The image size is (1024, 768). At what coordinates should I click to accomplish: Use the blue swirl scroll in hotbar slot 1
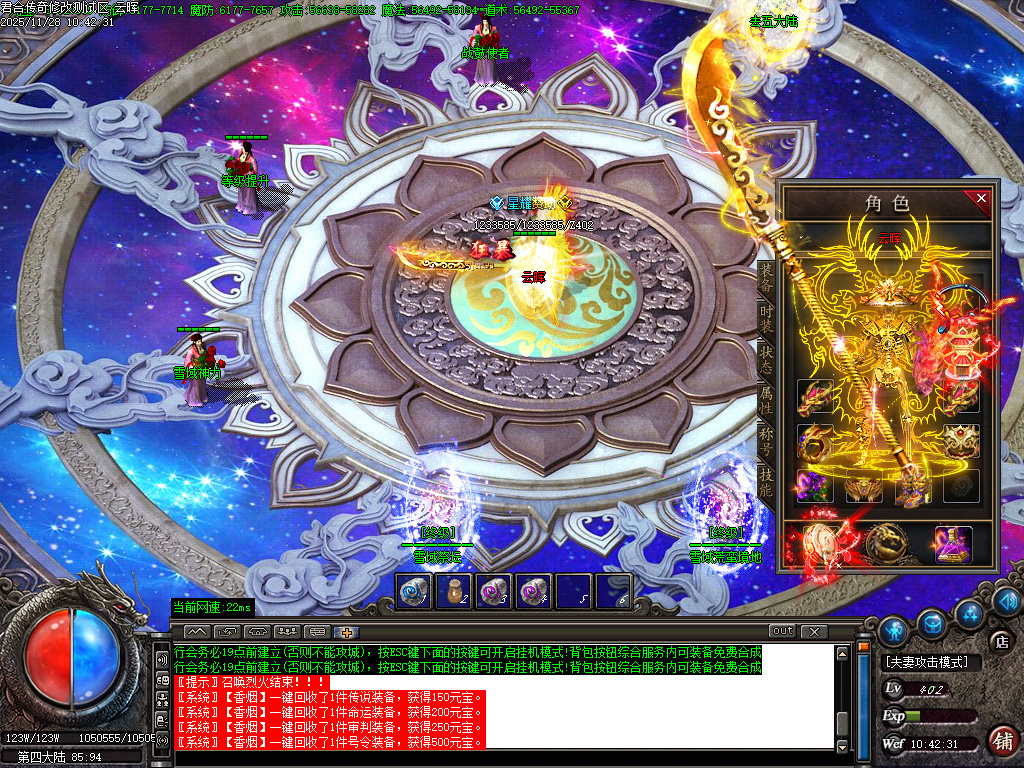414,591
